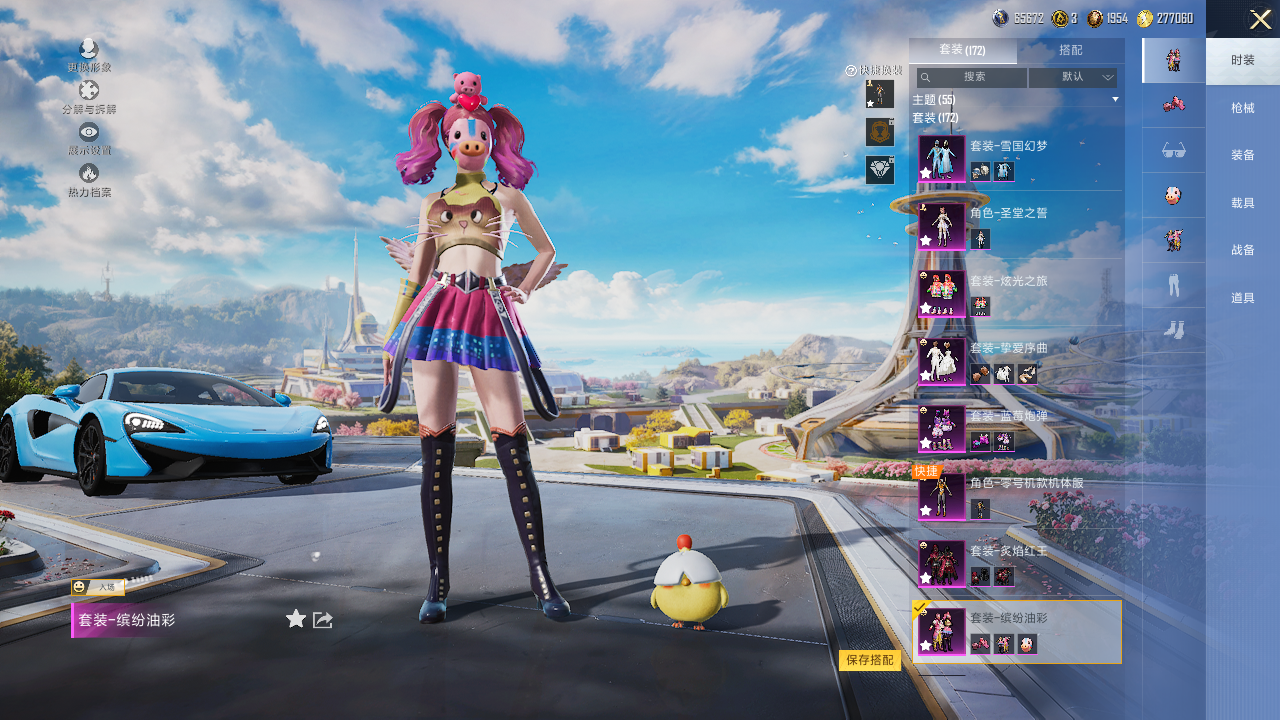Click the 保存搭配 button
Viewport: 1280px width, 720px height.
click(x=869, y=660)
